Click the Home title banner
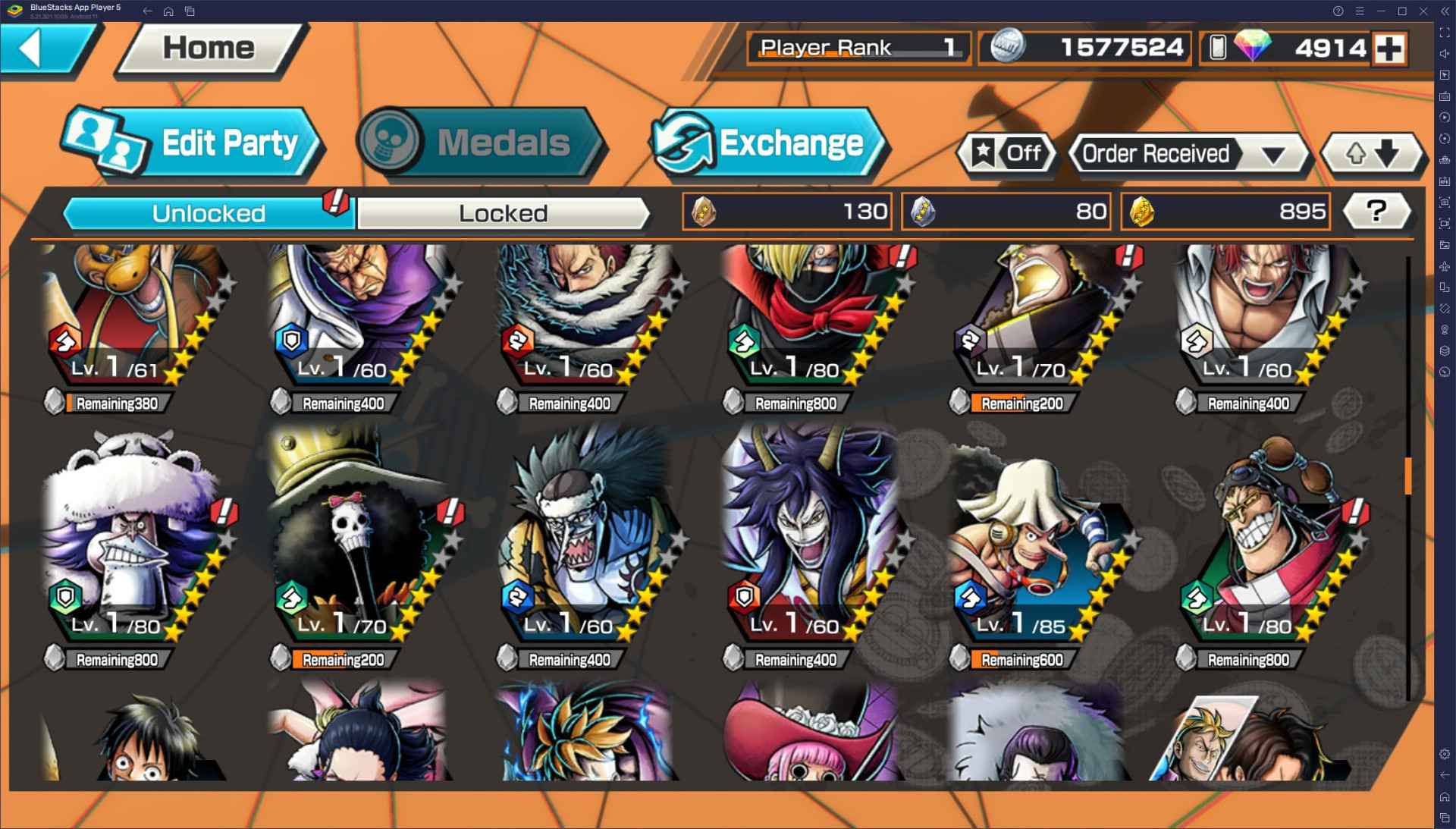Viewport: 1456px width, 829px height. (207, 47)
